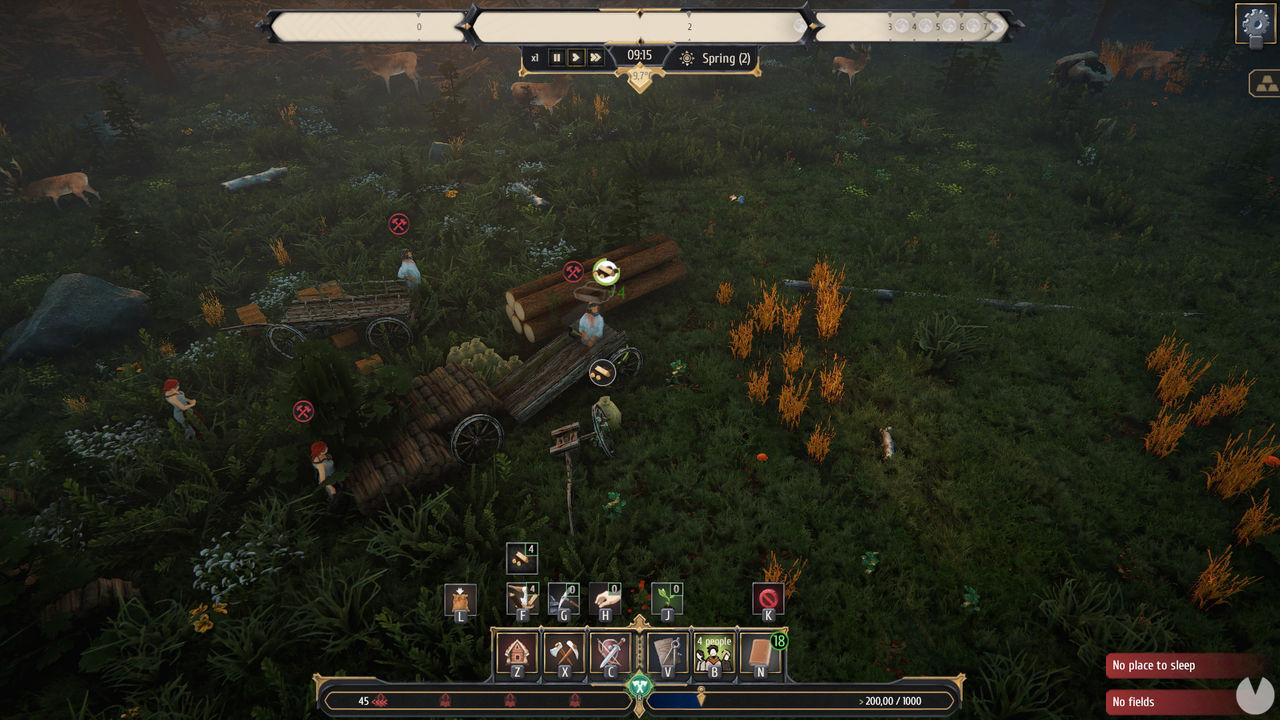Open the blueprint and compass planning menu

(x=667, y=654)
